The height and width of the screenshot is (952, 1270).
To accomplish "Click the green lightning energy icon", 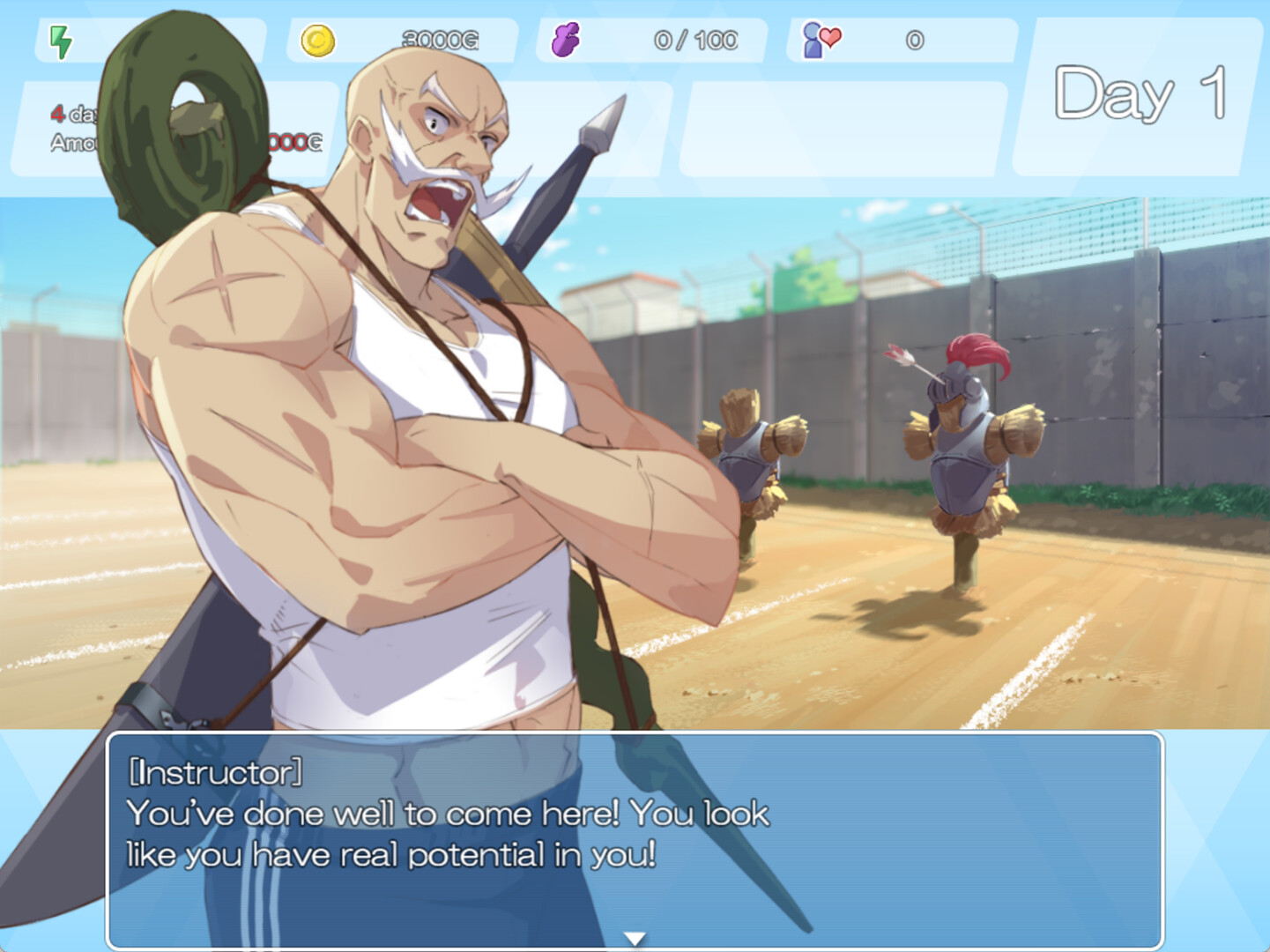I will click(60, 39).
